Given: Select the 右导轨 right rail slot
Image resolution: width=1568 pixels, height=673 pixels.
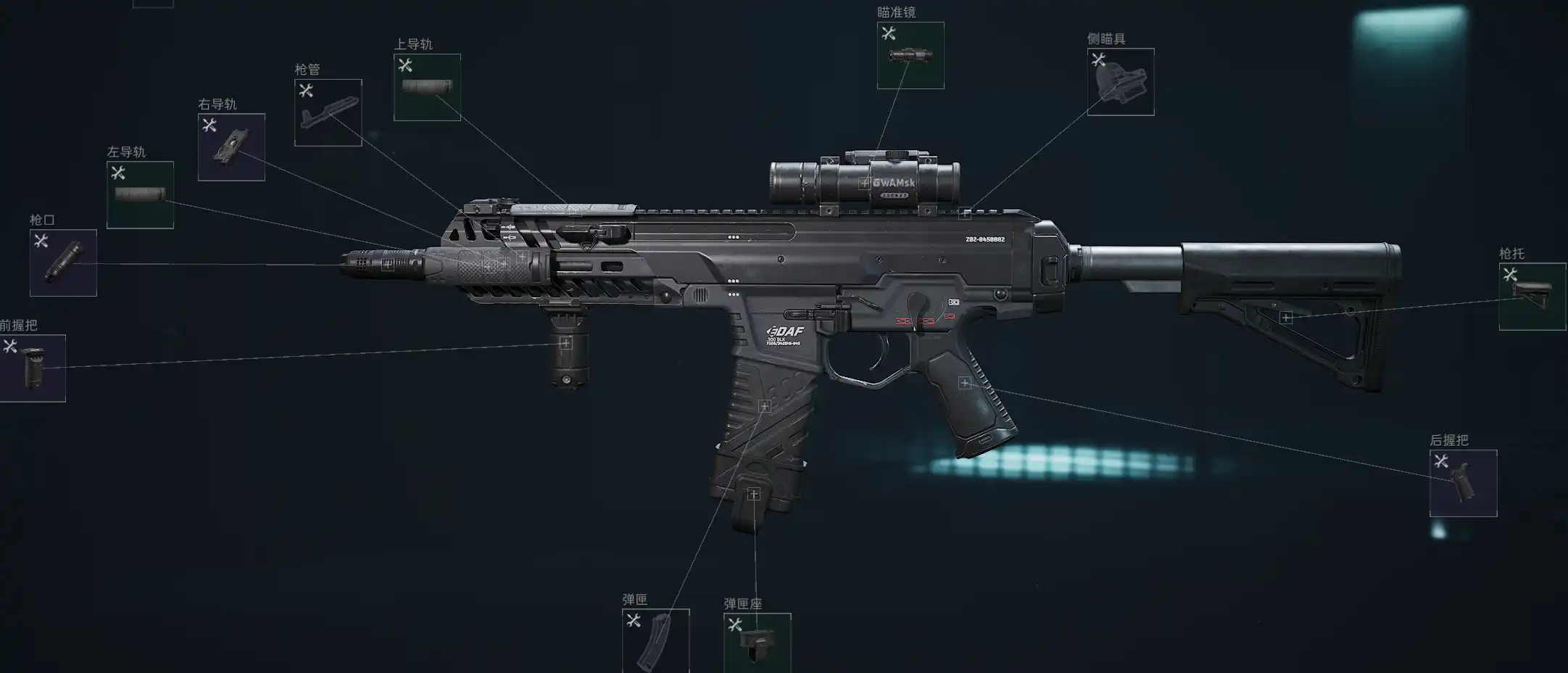Looking at the screenshot, I should [x=231, y=147].
